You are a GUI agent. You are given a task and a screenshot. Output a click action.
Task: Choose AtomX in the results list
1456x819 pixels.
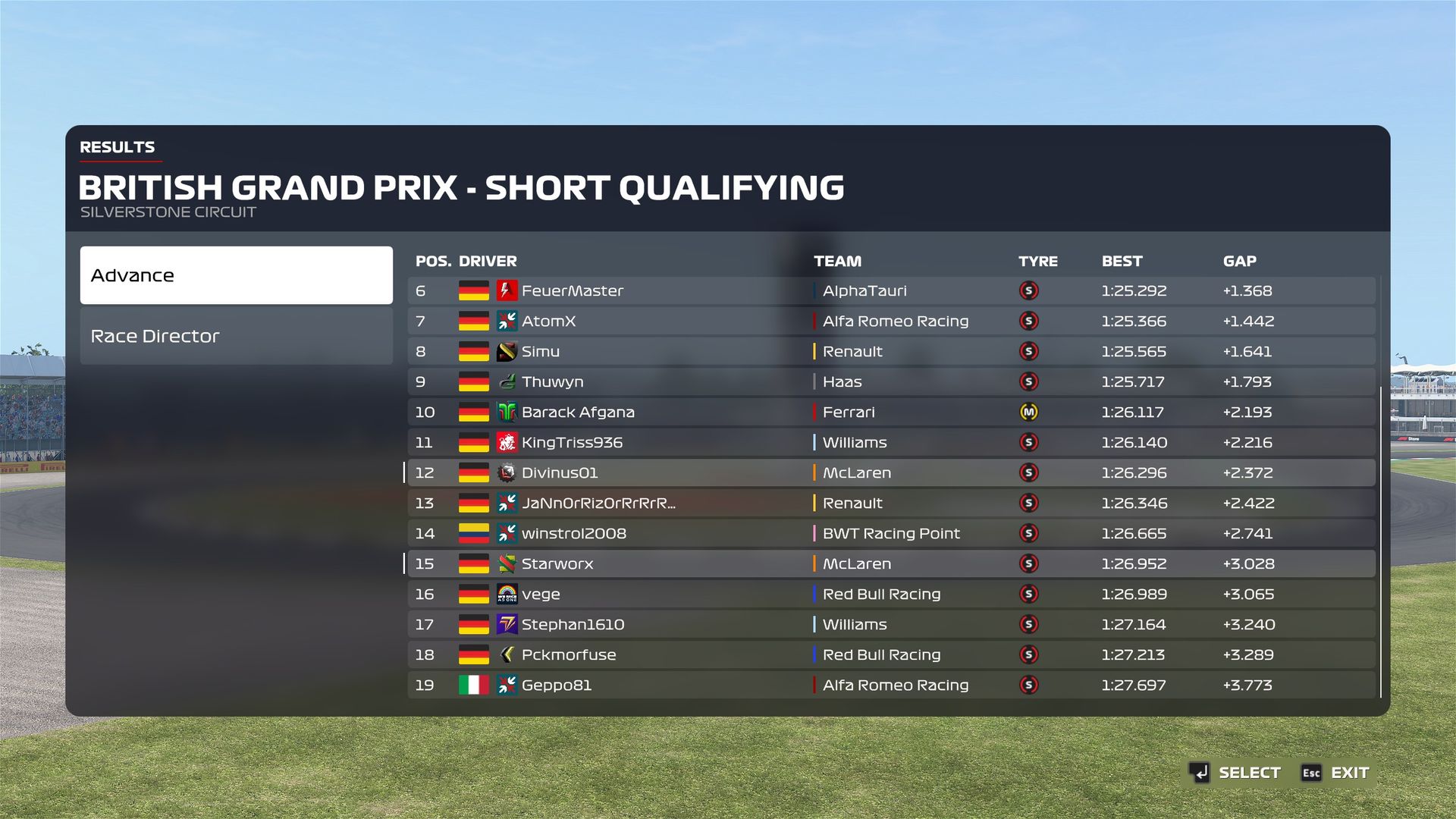click(891, 321)
